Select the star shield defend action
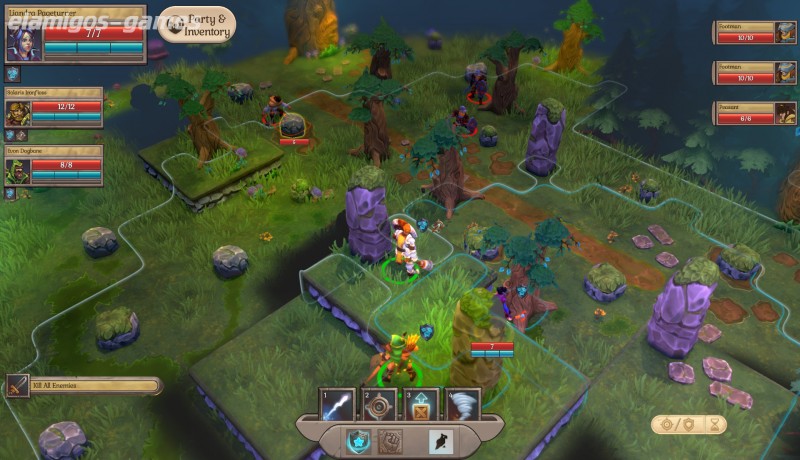 [x=358, y=439]
